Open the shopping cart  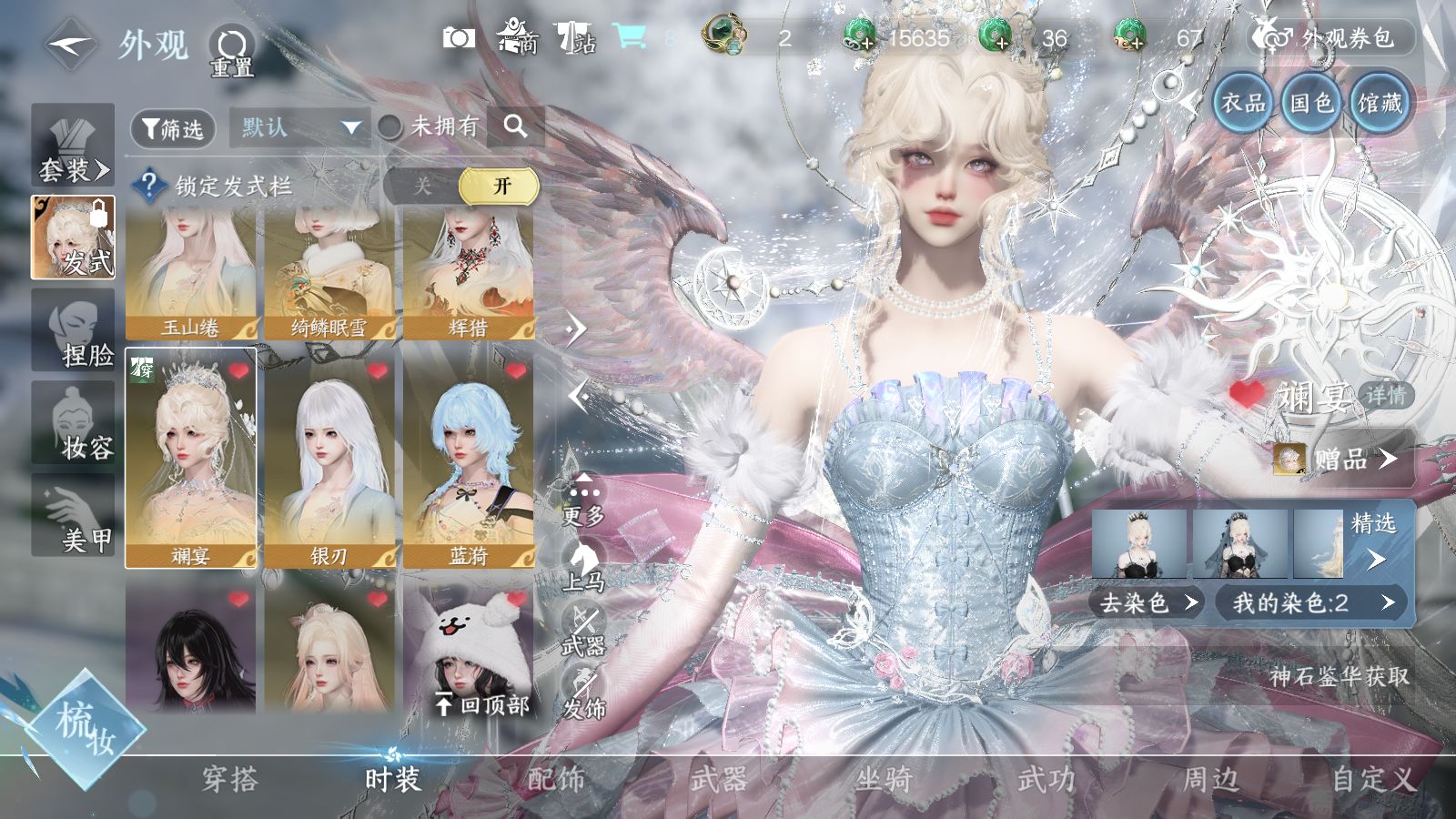tap(630, 37)
